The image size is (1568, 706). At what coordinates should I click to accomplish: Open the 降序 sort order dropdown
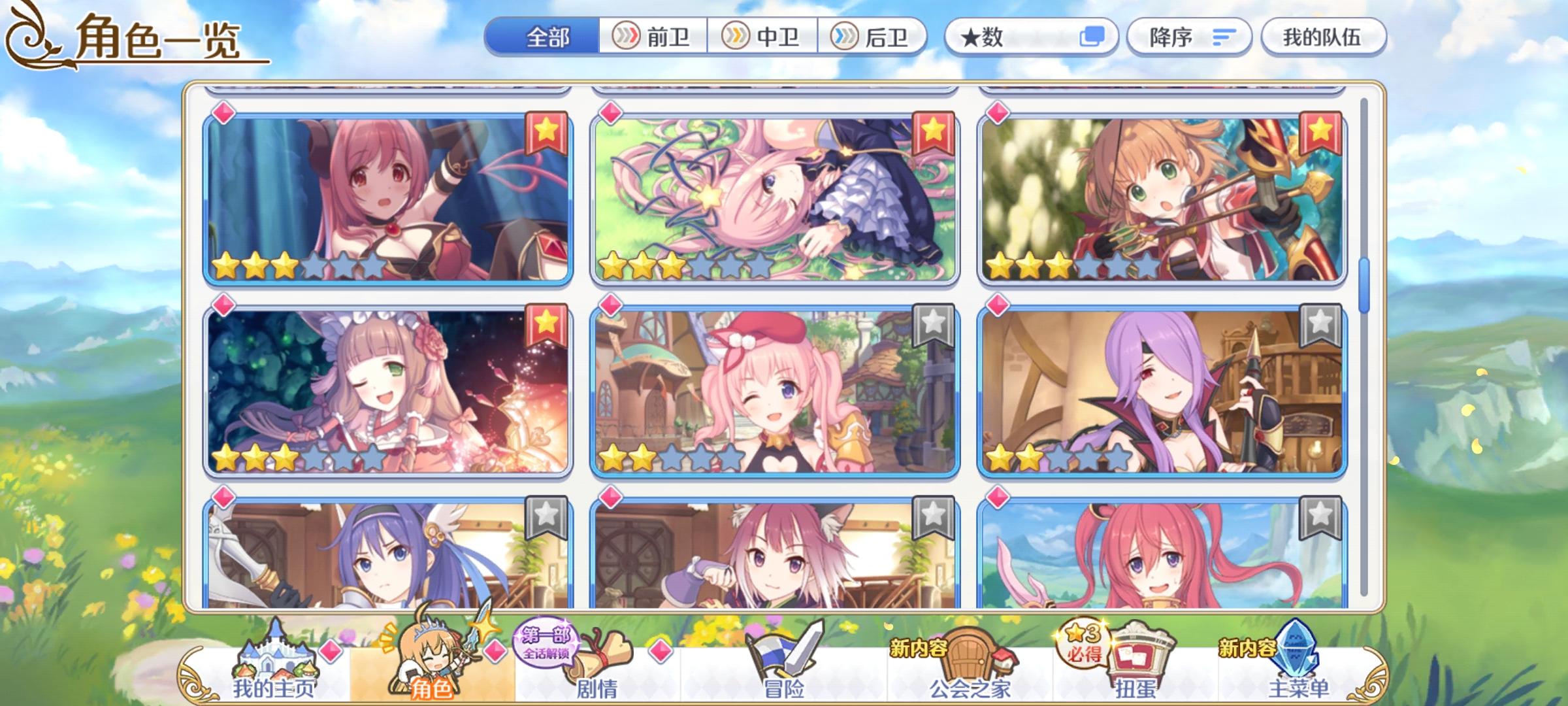(1189, 37)
